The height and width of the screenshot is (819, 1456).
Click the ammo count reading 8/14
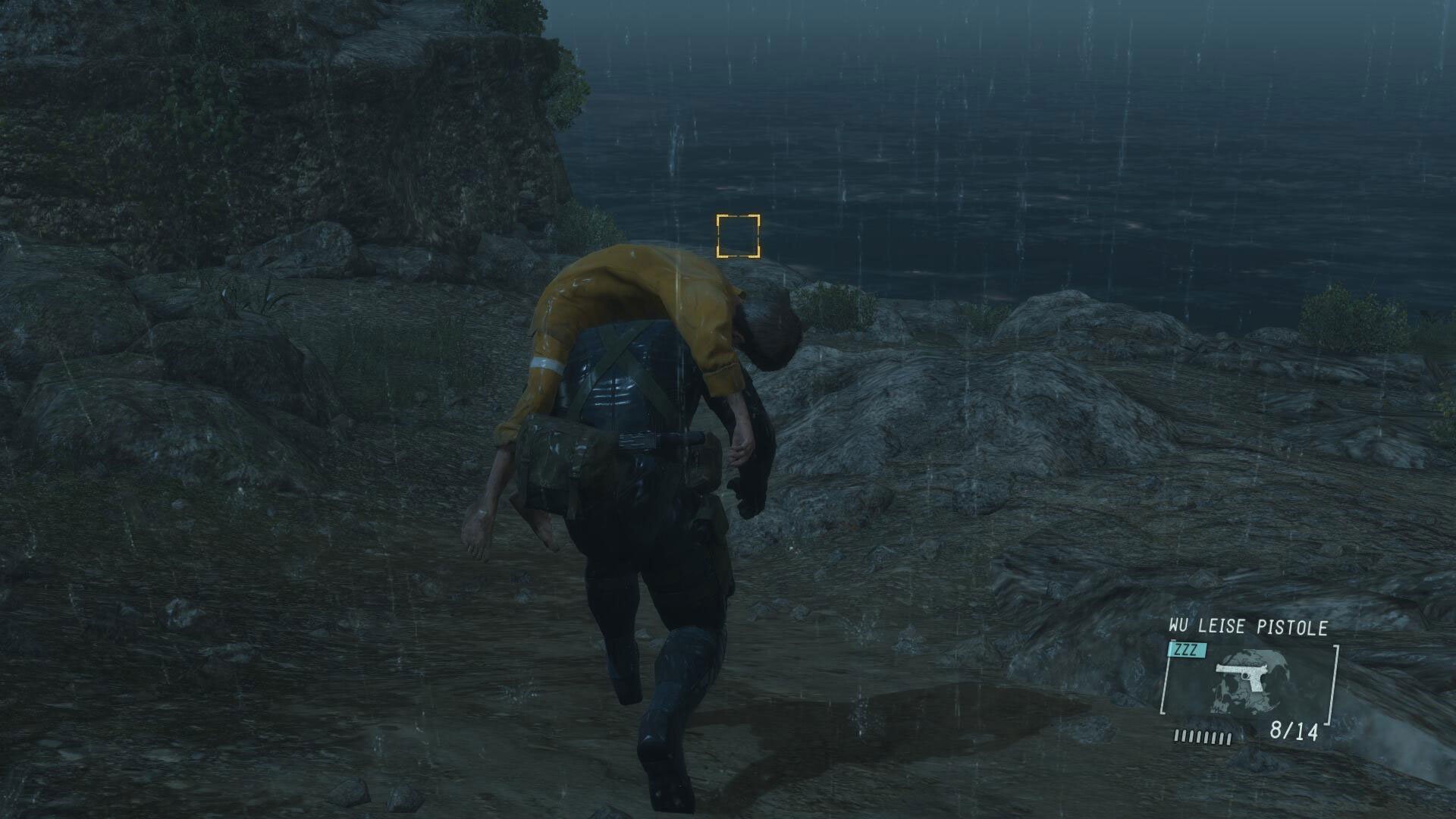point(1294,731)
